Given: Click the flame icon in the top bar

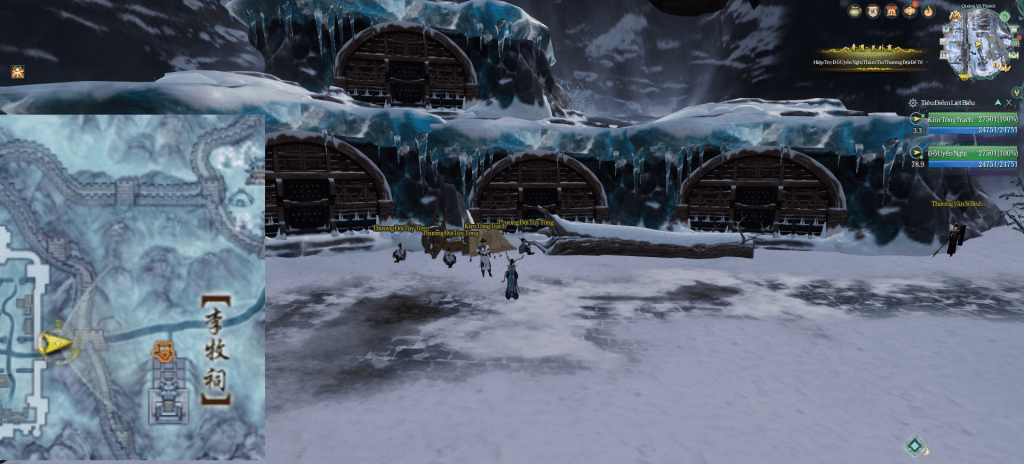Looking at the screenshot, I should 928,11.
